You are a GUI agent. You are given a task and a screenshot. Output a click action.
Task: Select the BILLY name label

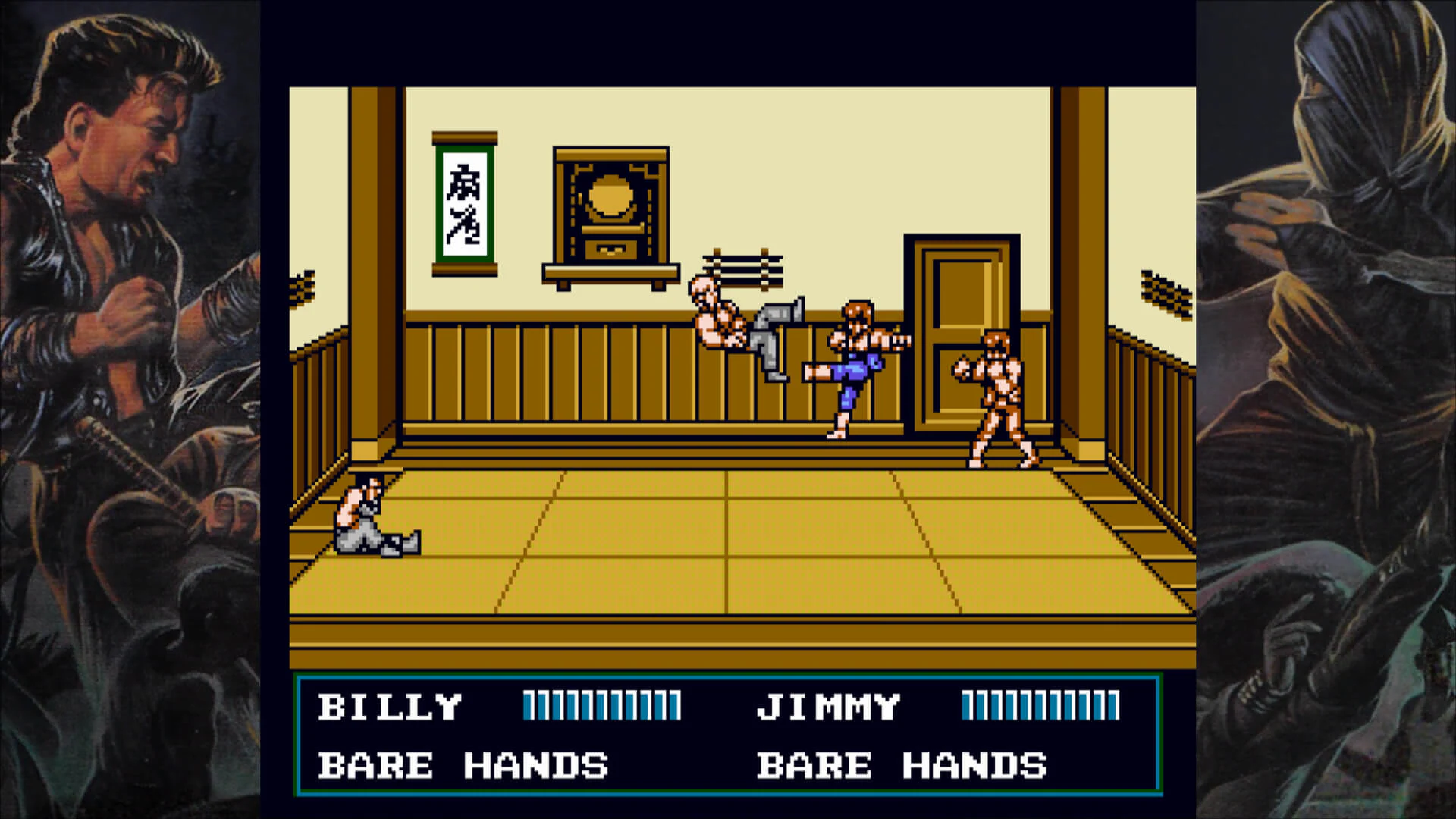click(391, 705)
